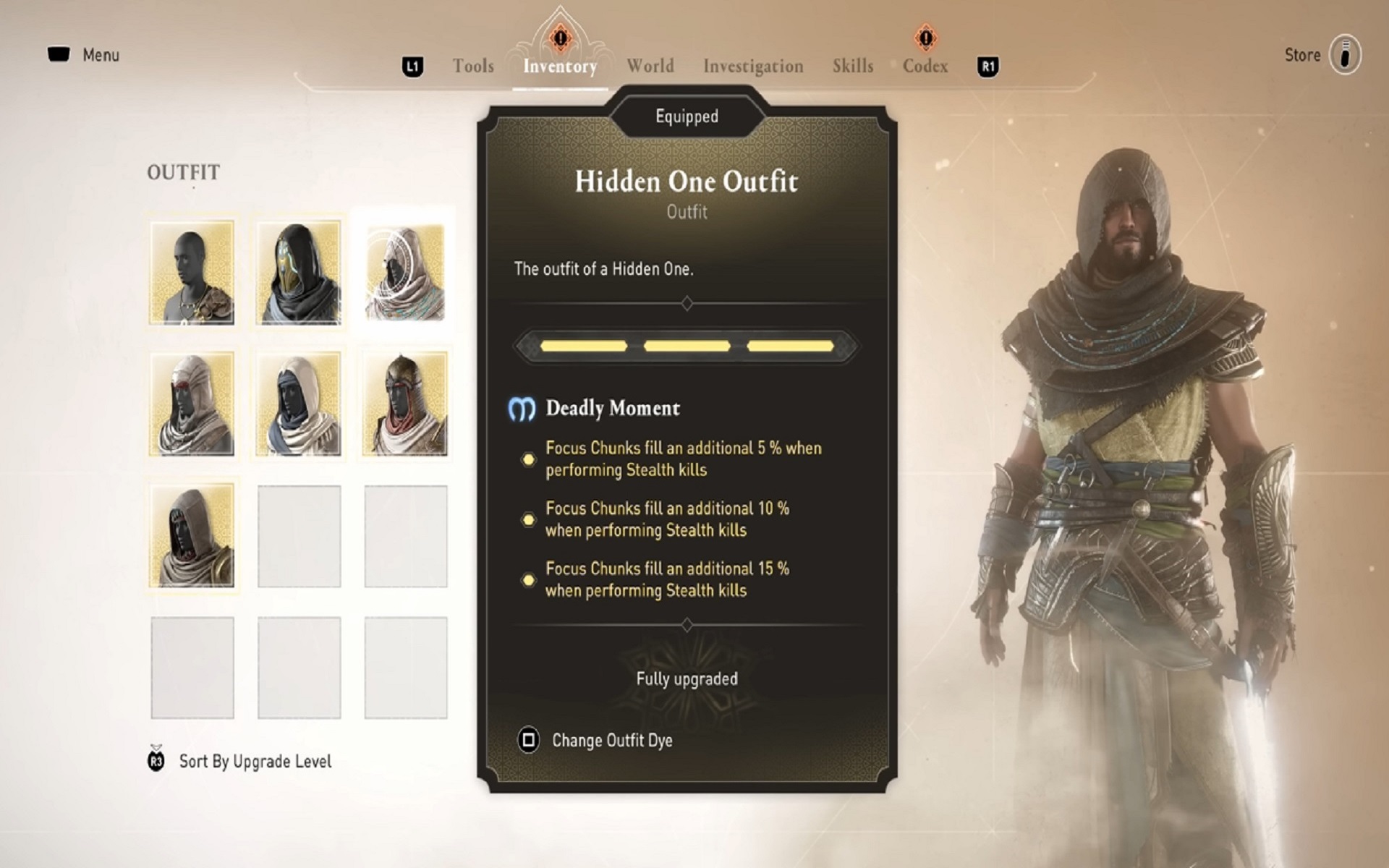
Task: Select the highlighted white Hidden One outfit
Action: point(405,273)
